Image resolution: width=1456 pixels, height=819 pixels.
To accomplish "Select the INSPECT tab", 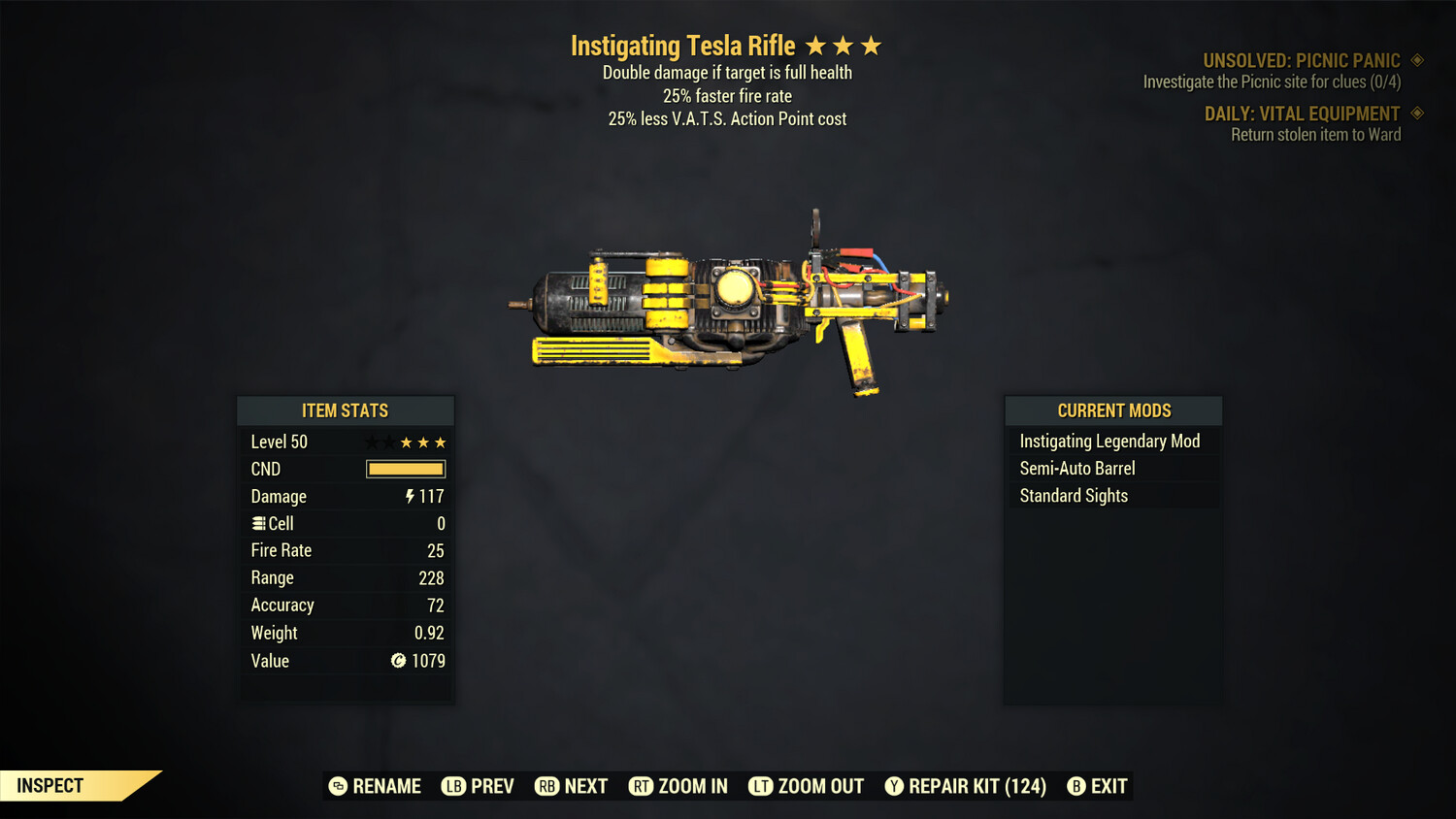I will click(x=50, y=785).
